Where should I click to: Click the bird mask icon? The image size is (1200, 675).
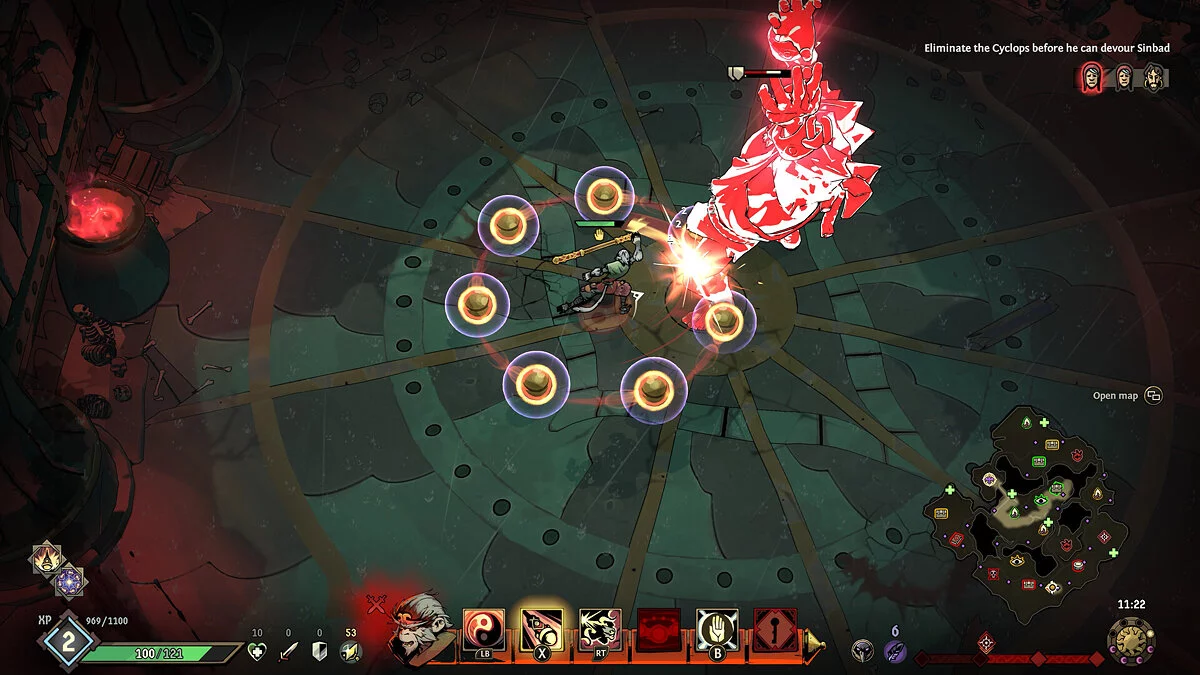coord(861,651)
